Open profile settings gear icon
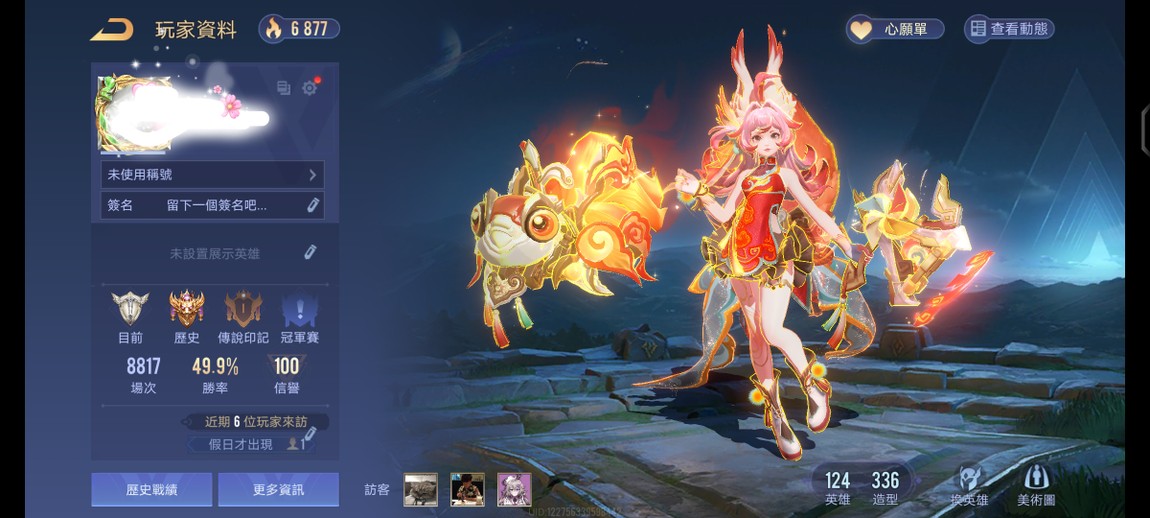1150x518 pixels. coord(309,88)
